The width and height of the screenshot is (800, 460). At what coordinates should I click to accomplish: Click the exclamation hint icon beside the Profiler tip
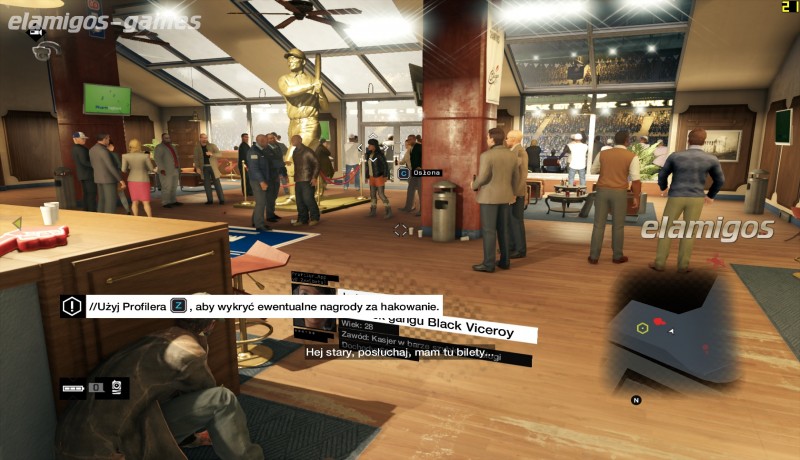pyautogui.click(x=71, y=306)
